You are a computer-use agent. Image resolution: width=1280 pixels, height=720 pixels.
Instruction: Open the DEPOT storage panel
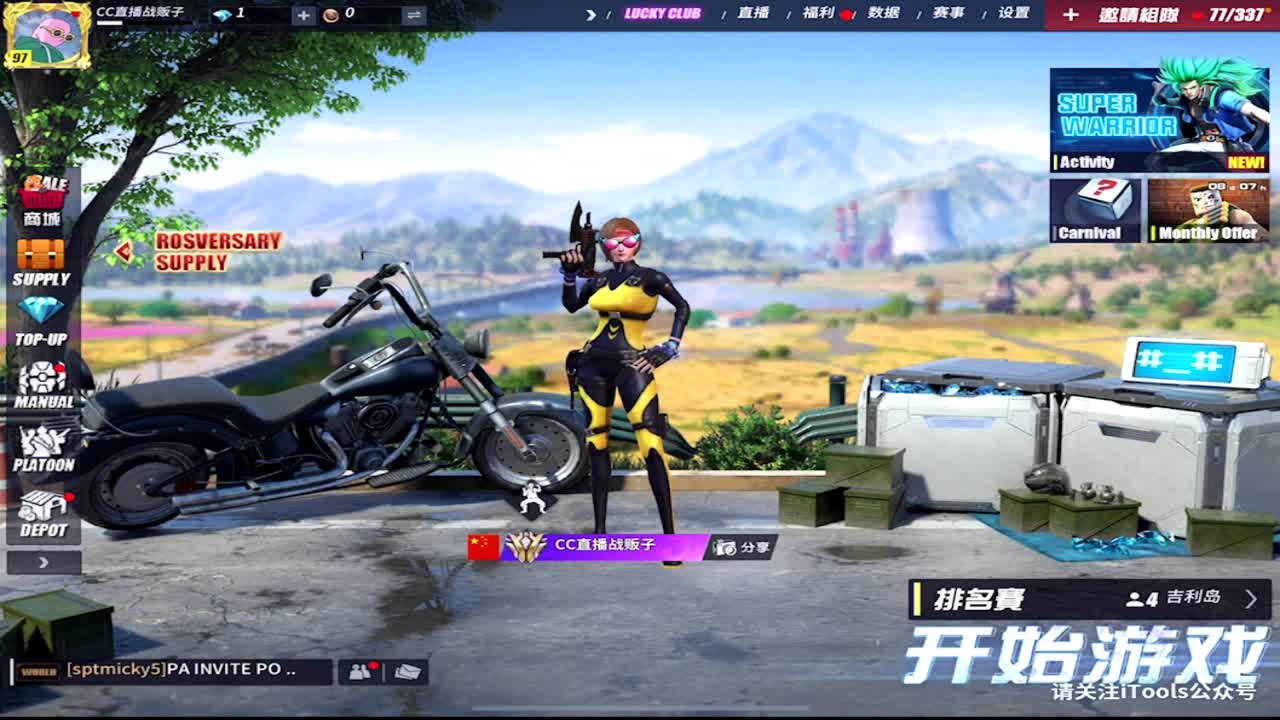coord(40,513)
